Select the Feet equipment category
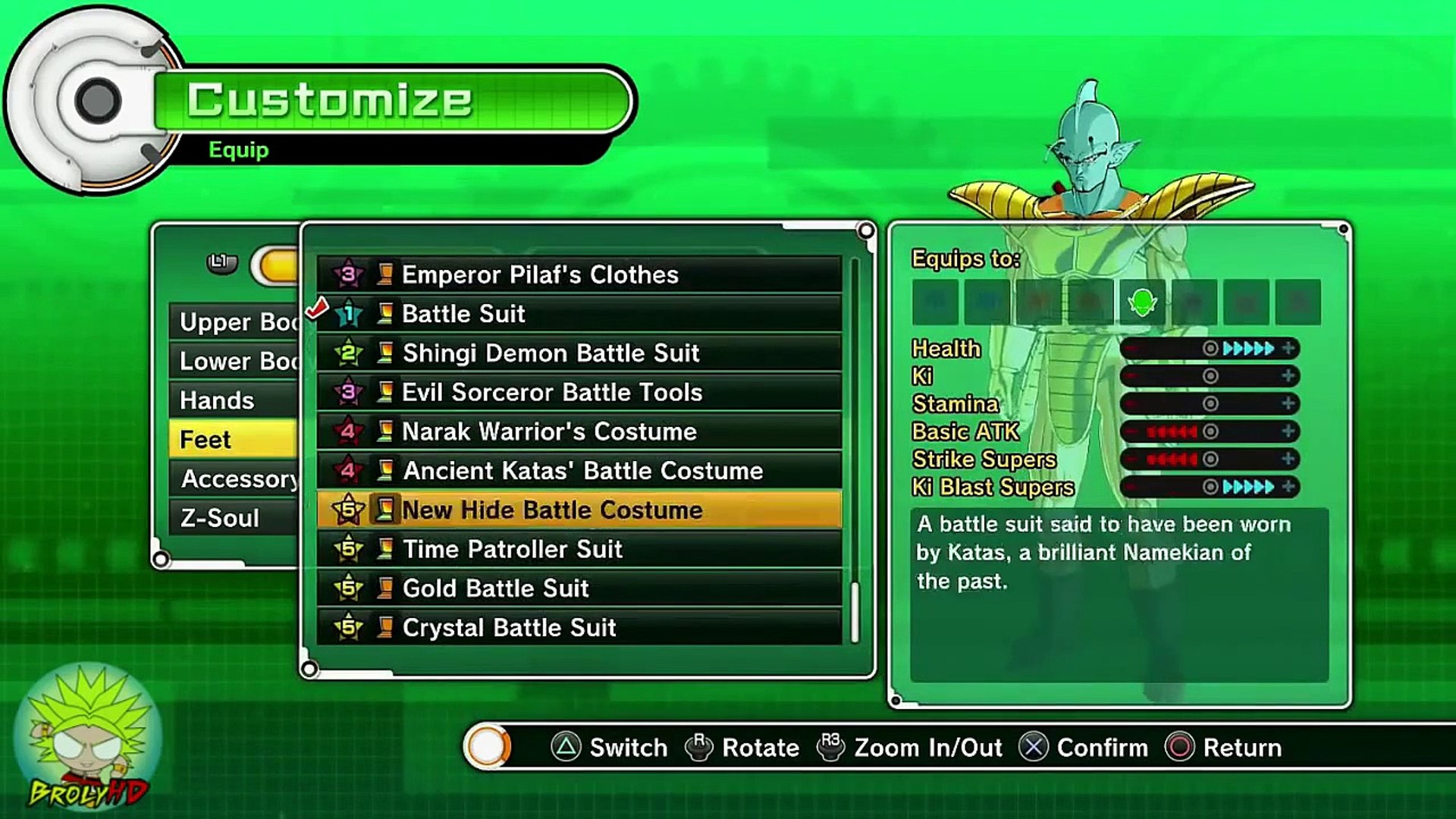Viewport: 1456px width, 819px height. [x=235, y=440]
